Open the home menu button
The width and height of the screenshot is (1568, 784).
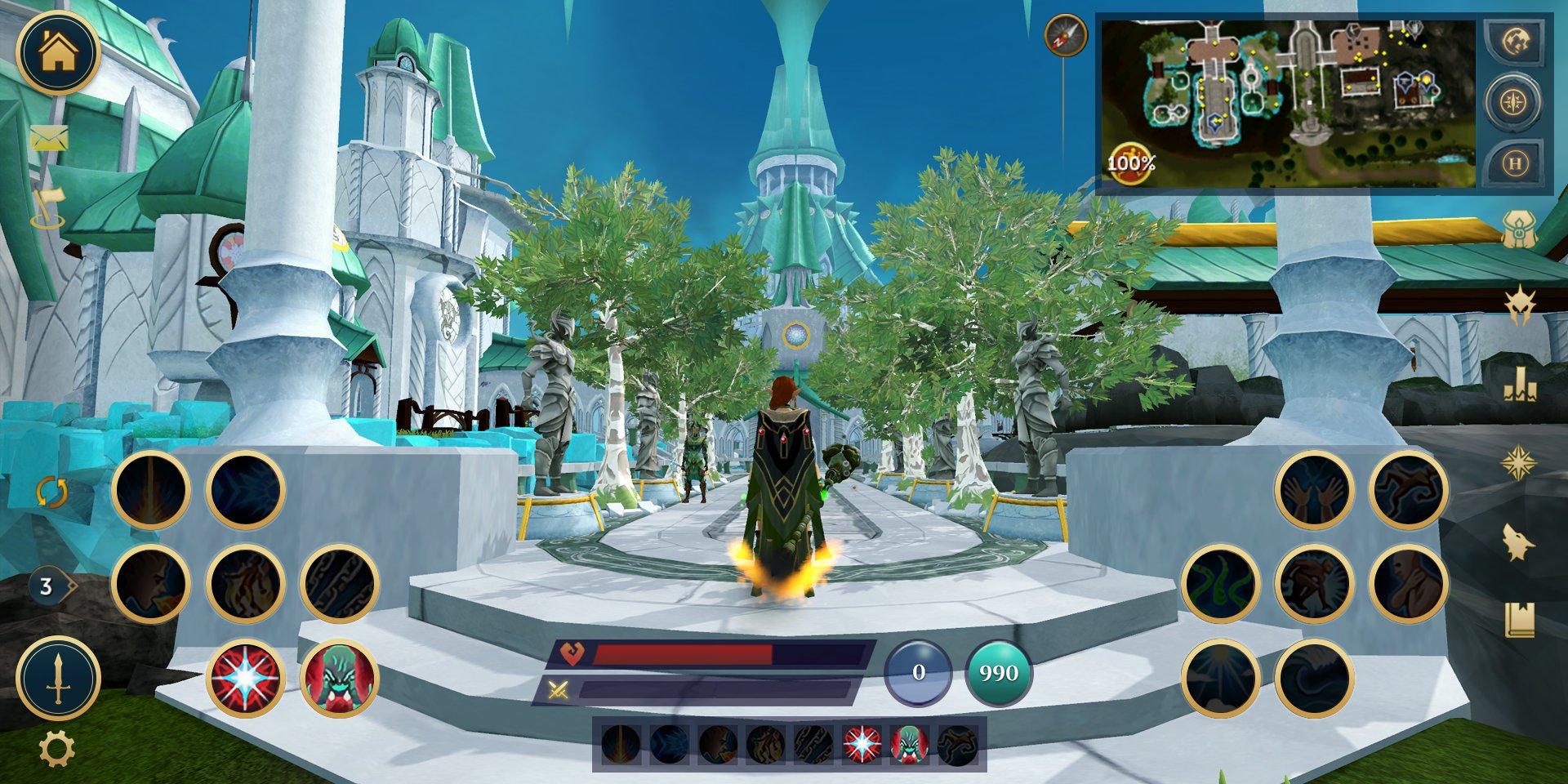click(58, 52)
